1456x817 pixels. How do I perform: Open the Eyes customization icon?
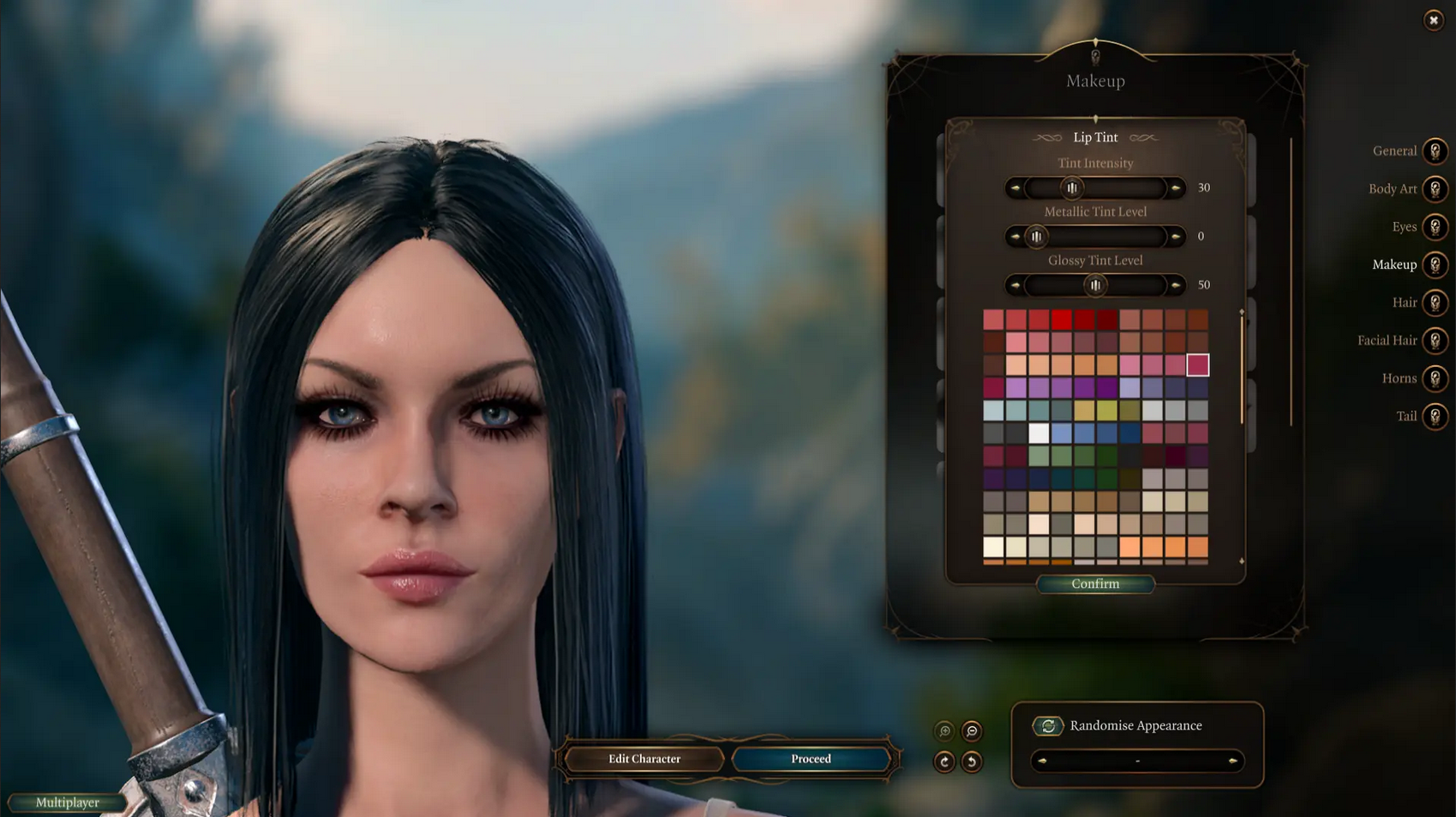1433,227
